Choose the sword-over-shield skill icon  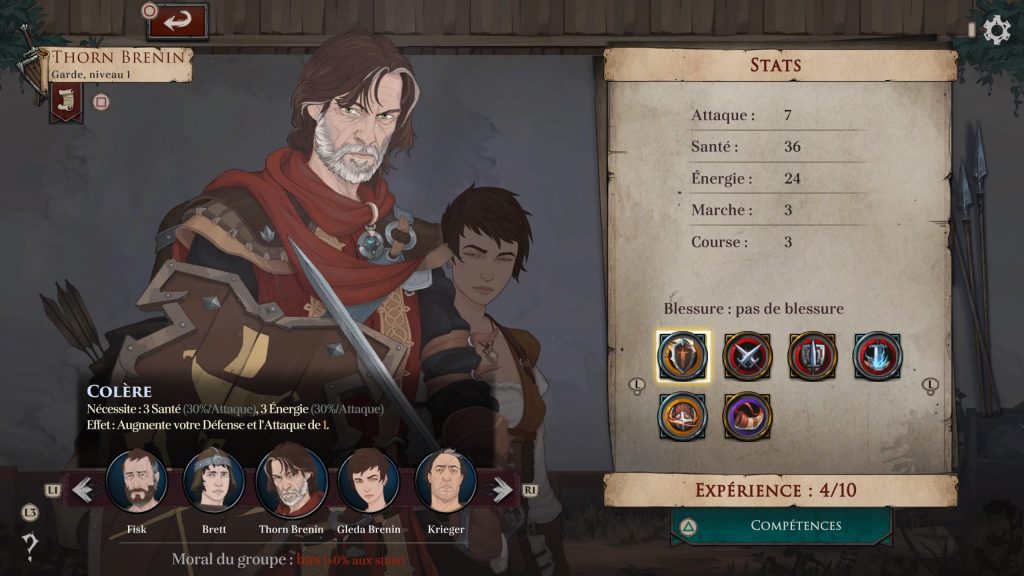coord(812,356)
